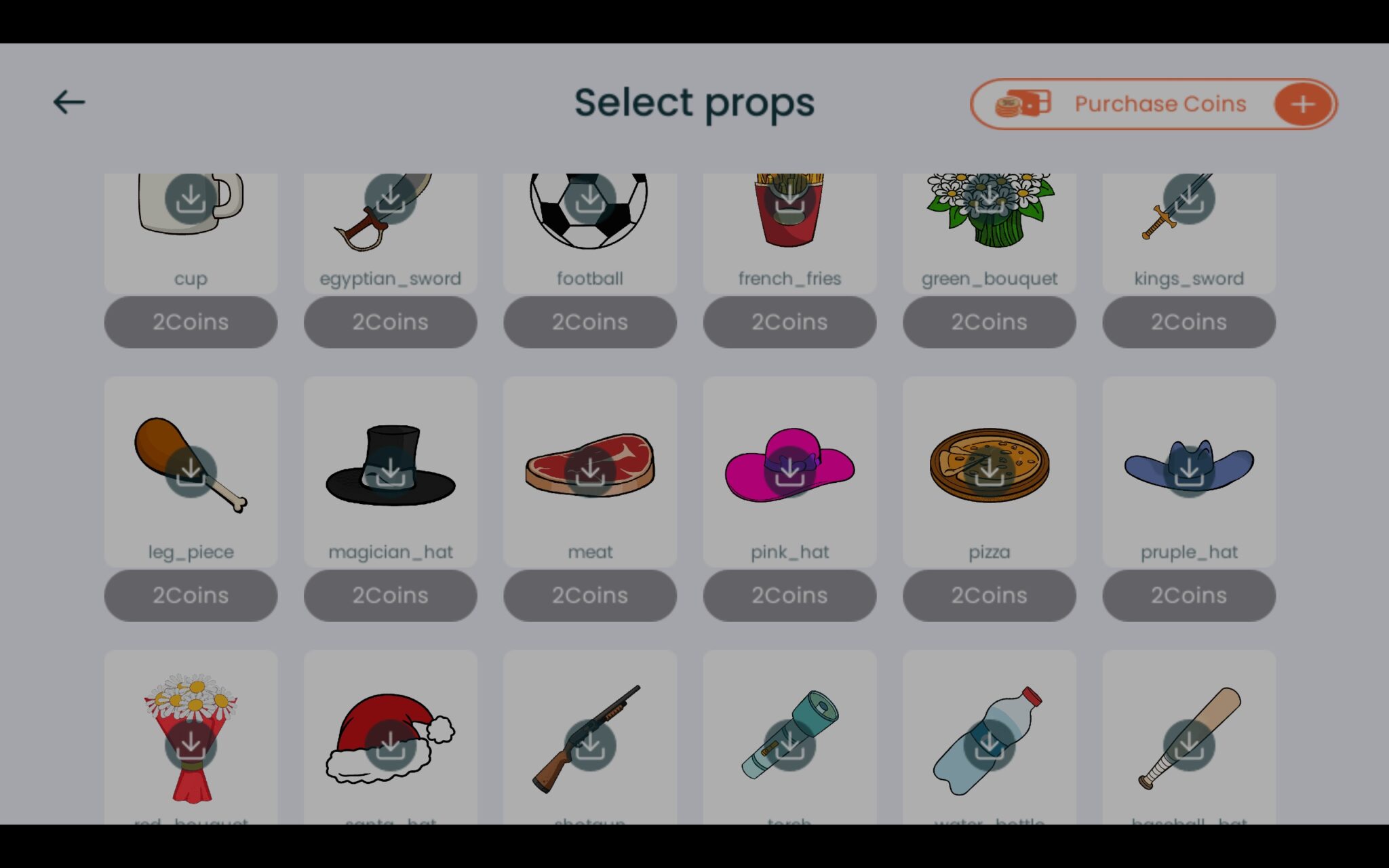This screenshot has width=1389, height=868.
Task: Buy meat for 2 Coins
Action: click(590, 595)
